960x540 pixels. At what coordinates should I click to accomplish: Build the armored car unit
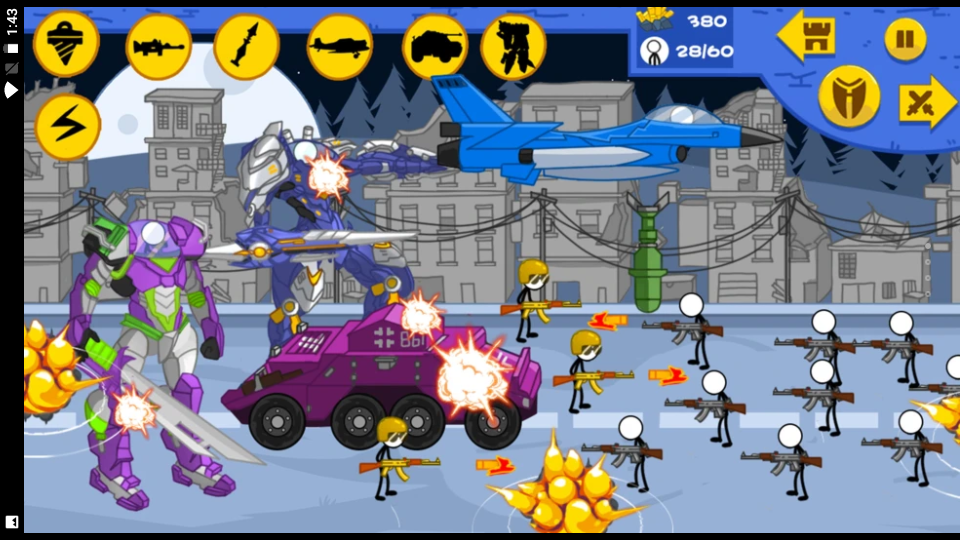click(x=434, y=46)
